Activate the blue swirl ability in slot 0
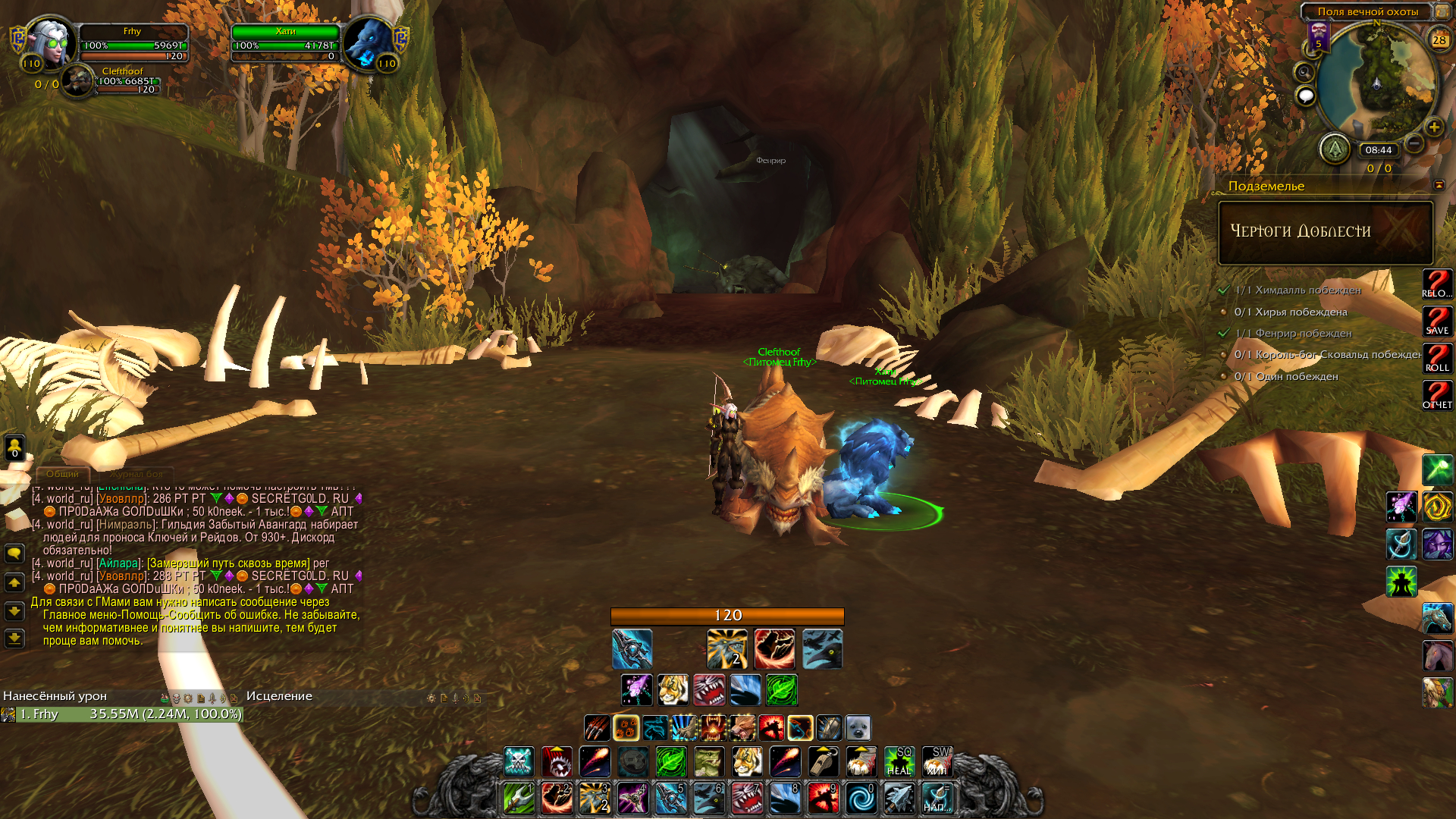This screenshot has width=1456, height=819. coord(861,799)
